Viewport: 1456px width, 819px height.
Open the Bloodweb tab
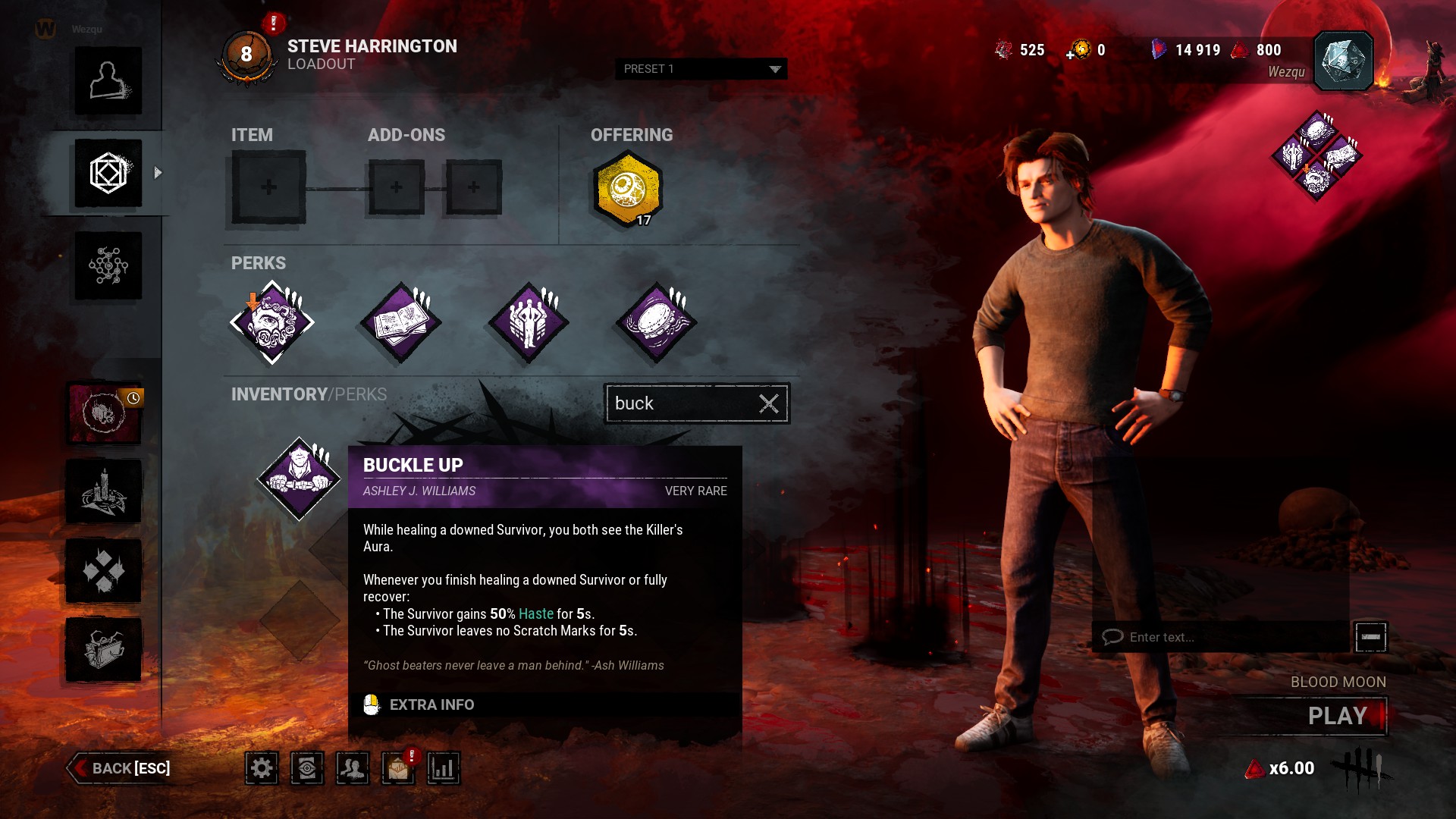(108, 266)
